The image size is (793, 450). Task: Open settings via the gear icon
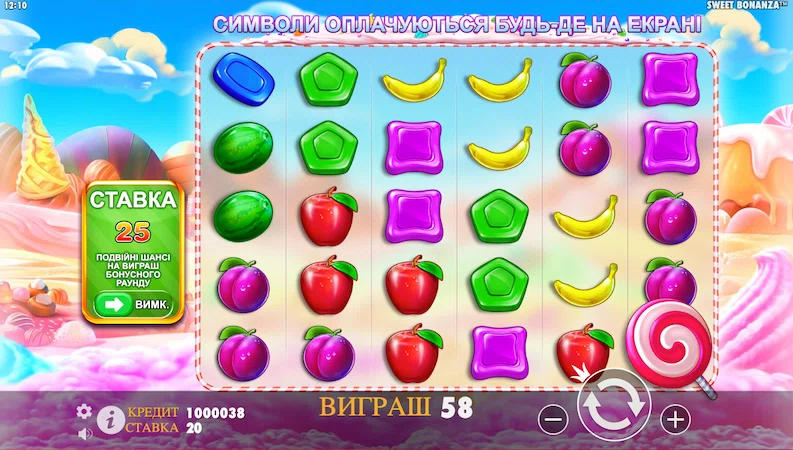click(84, 410)
